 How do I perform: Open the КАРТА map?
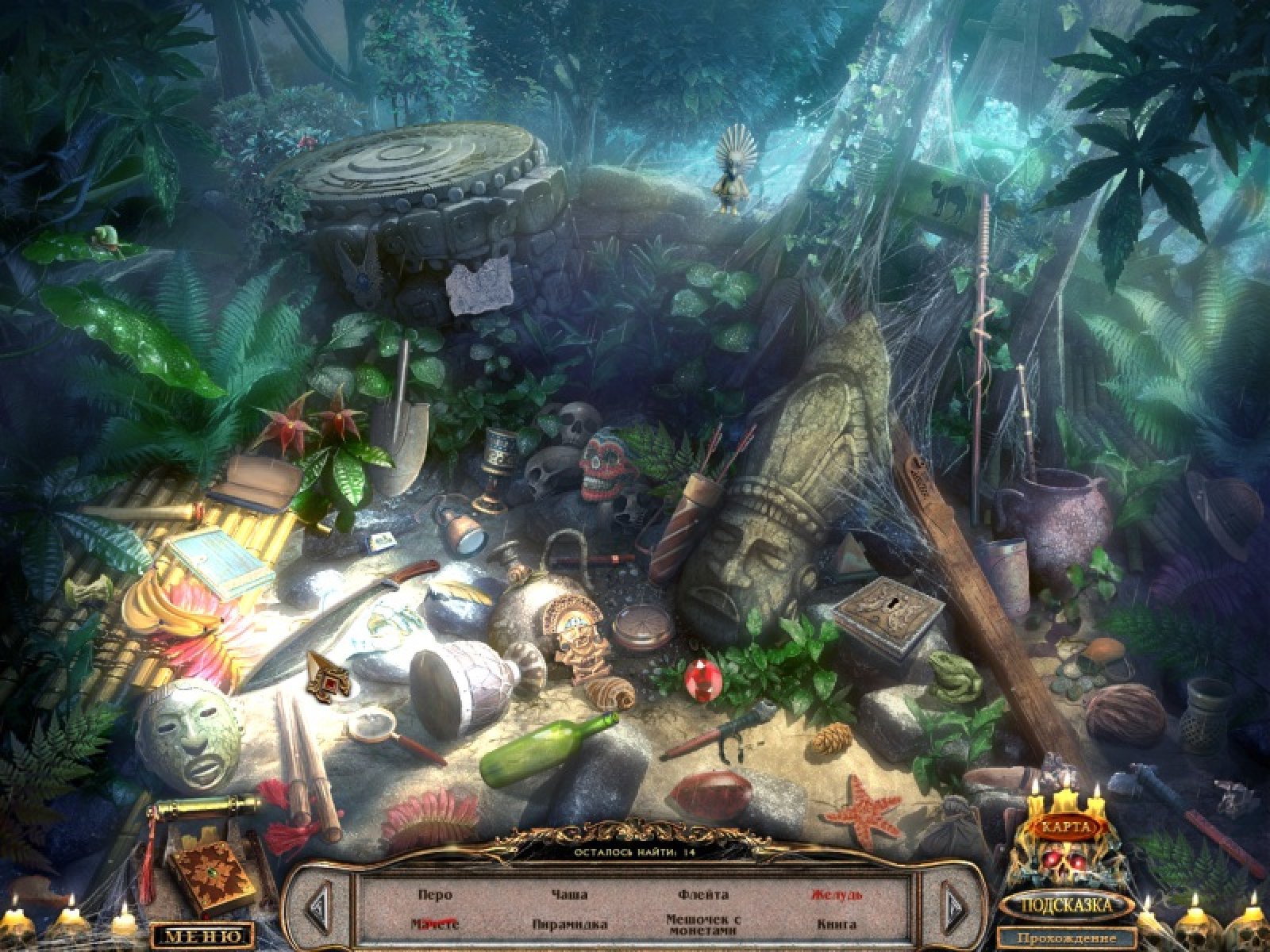pyautogui.click(x=1067, y=826)
